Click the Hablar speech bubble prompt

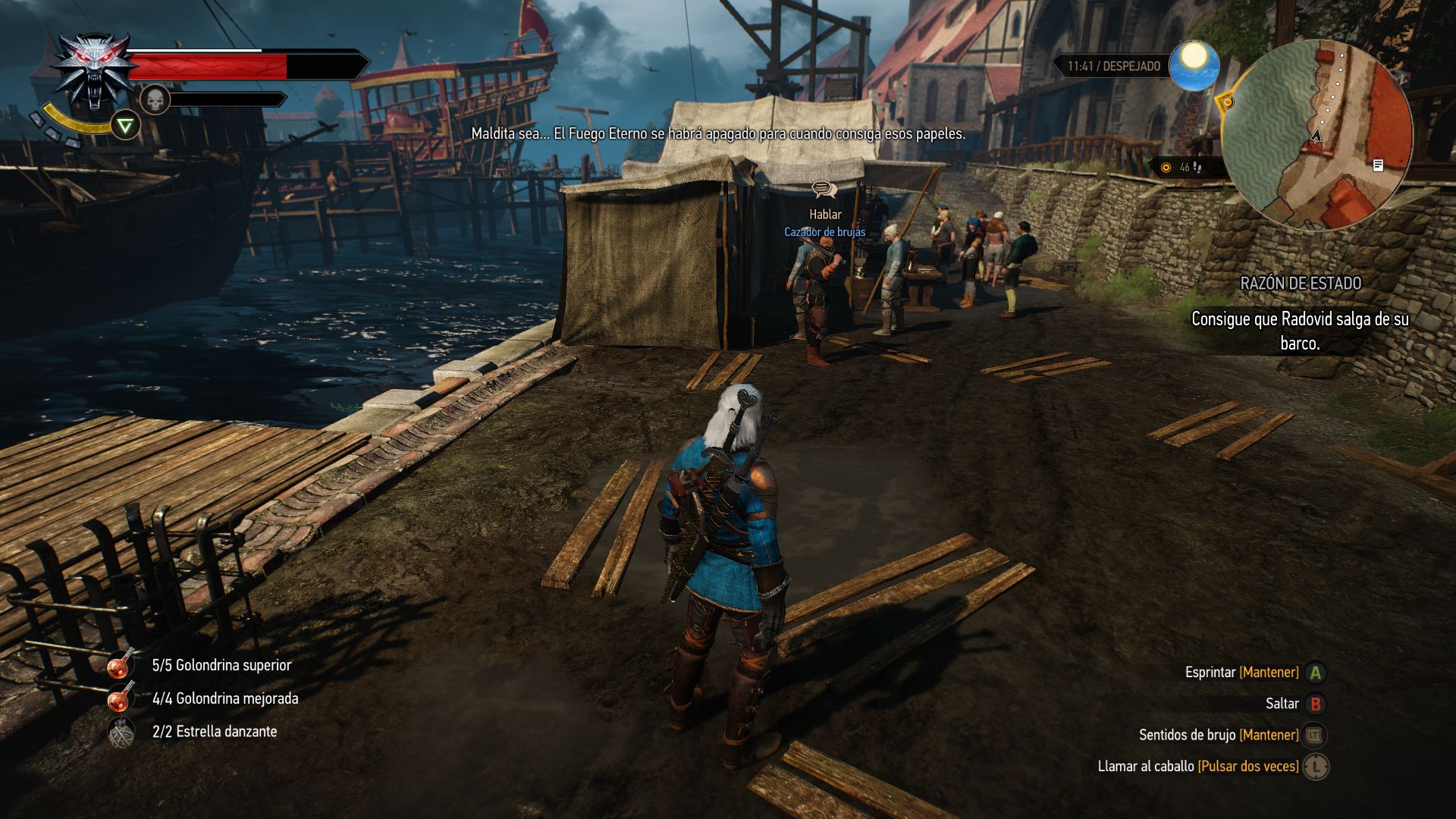[x=824, y=190]
